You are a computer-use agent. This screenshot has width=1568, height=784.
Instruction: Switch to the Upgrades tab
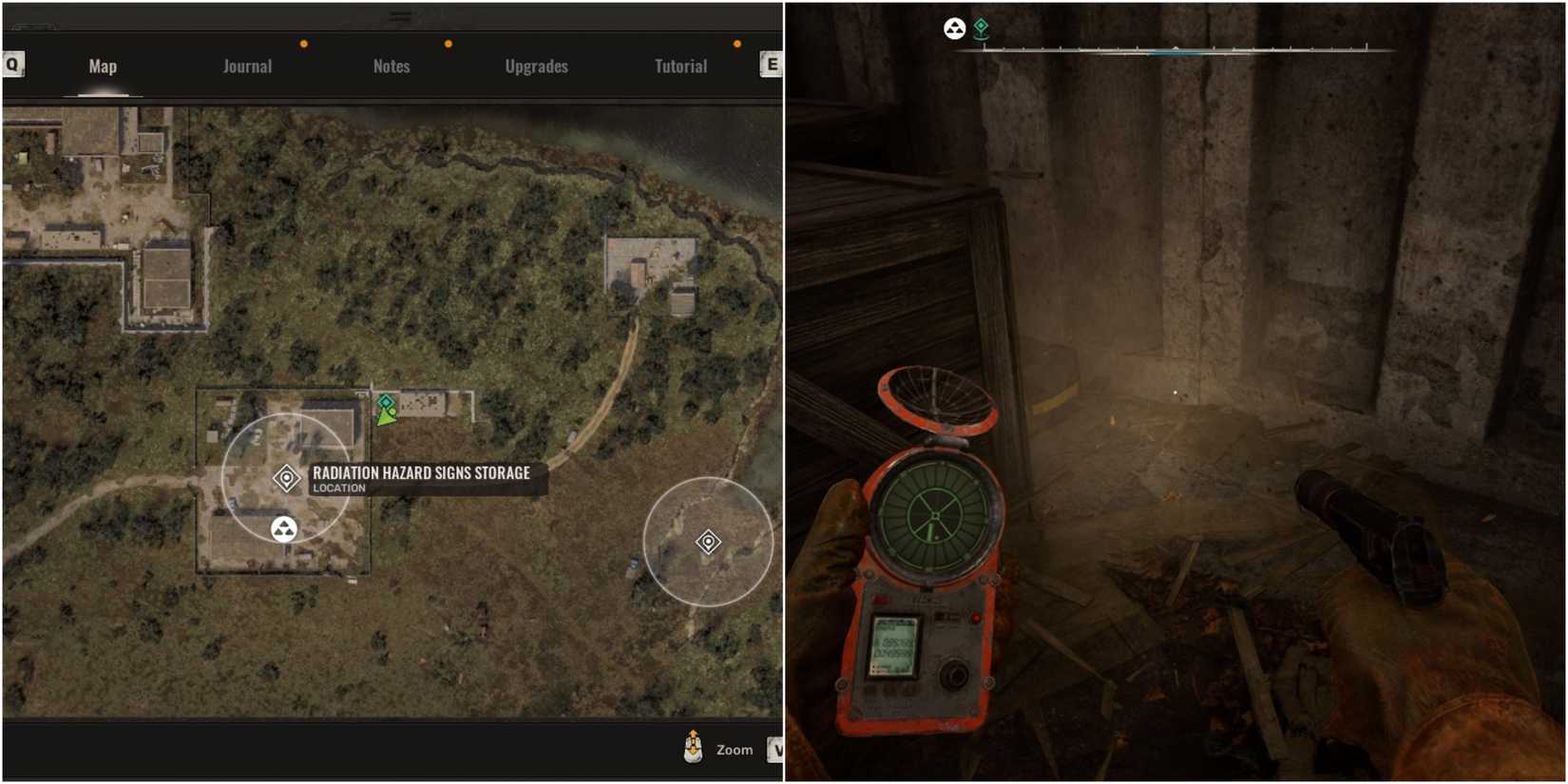tap(536, 66)
